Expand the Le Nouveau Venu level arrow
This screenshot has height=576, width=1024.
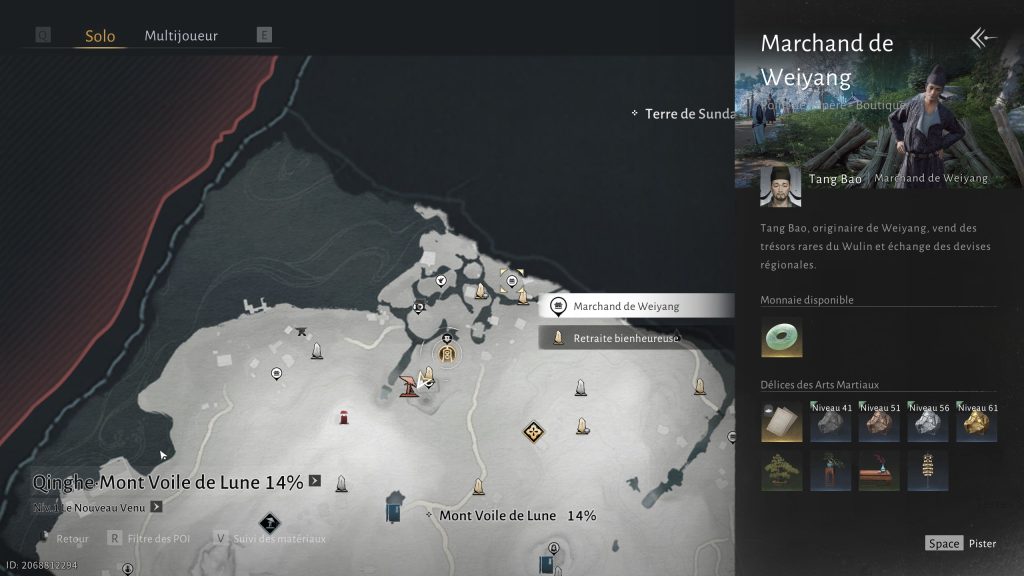pos(156,507)
